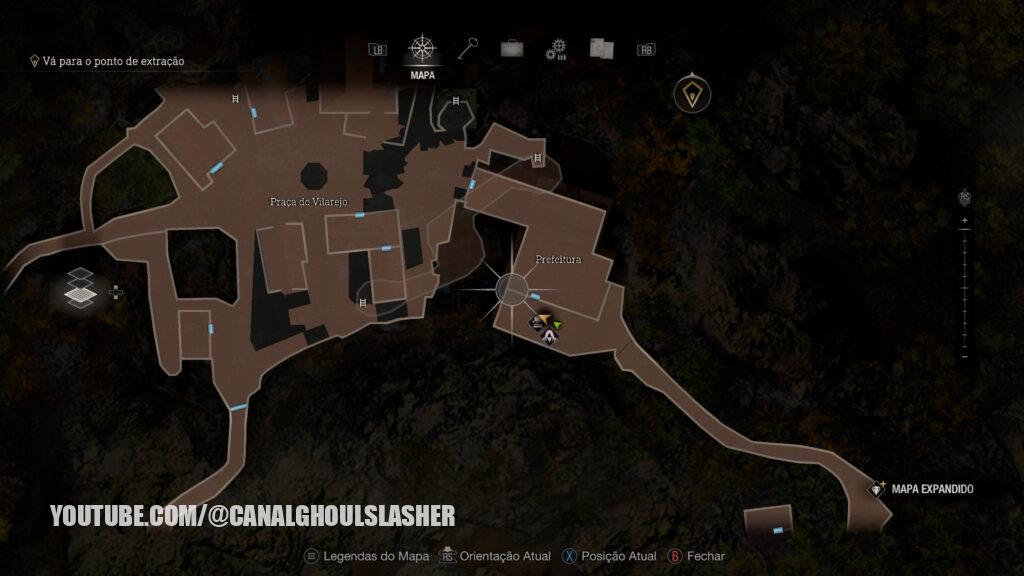Click the gold objective marker icon

(x=690, y=95)
